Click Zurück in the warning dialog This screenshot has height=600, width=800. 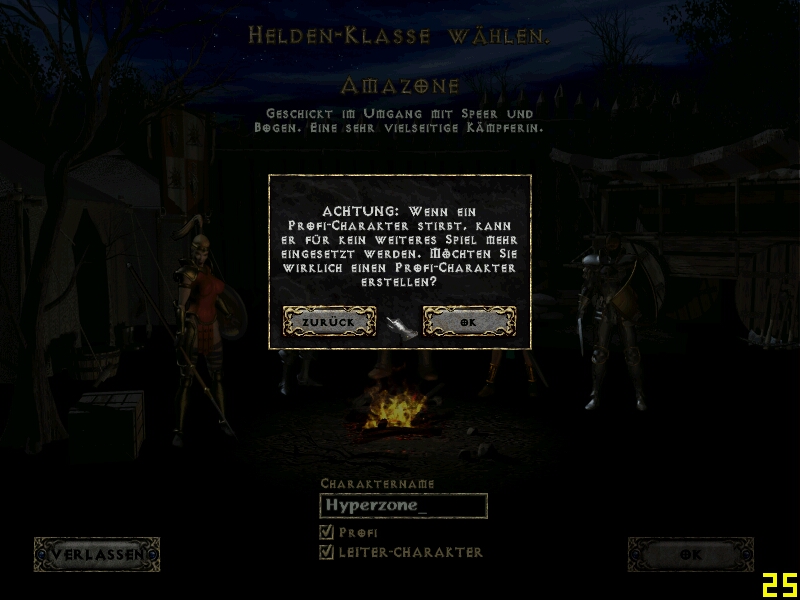point(329,321)
